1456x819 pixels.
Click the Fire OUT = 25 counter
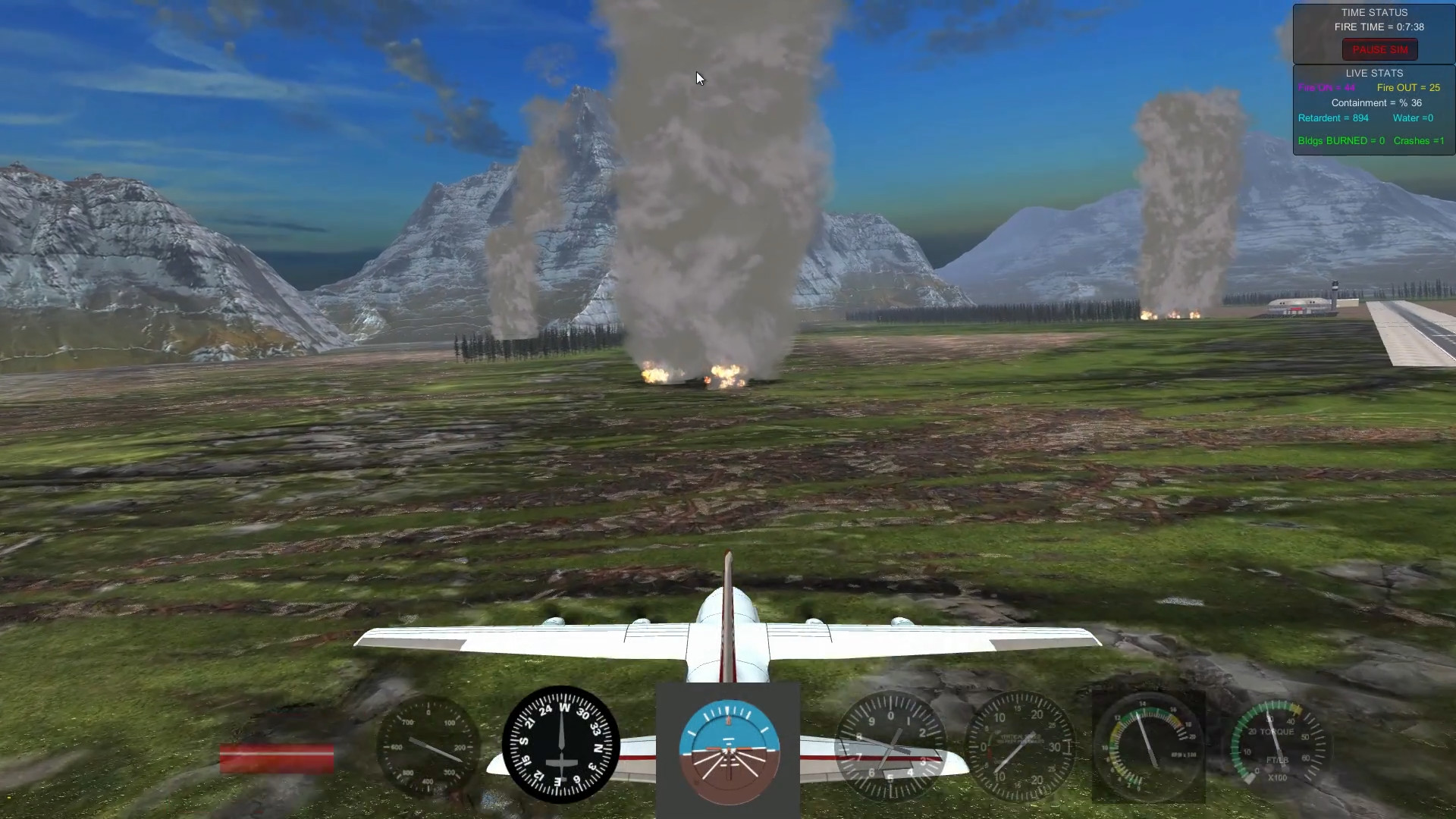click(x=1408, y=87)
